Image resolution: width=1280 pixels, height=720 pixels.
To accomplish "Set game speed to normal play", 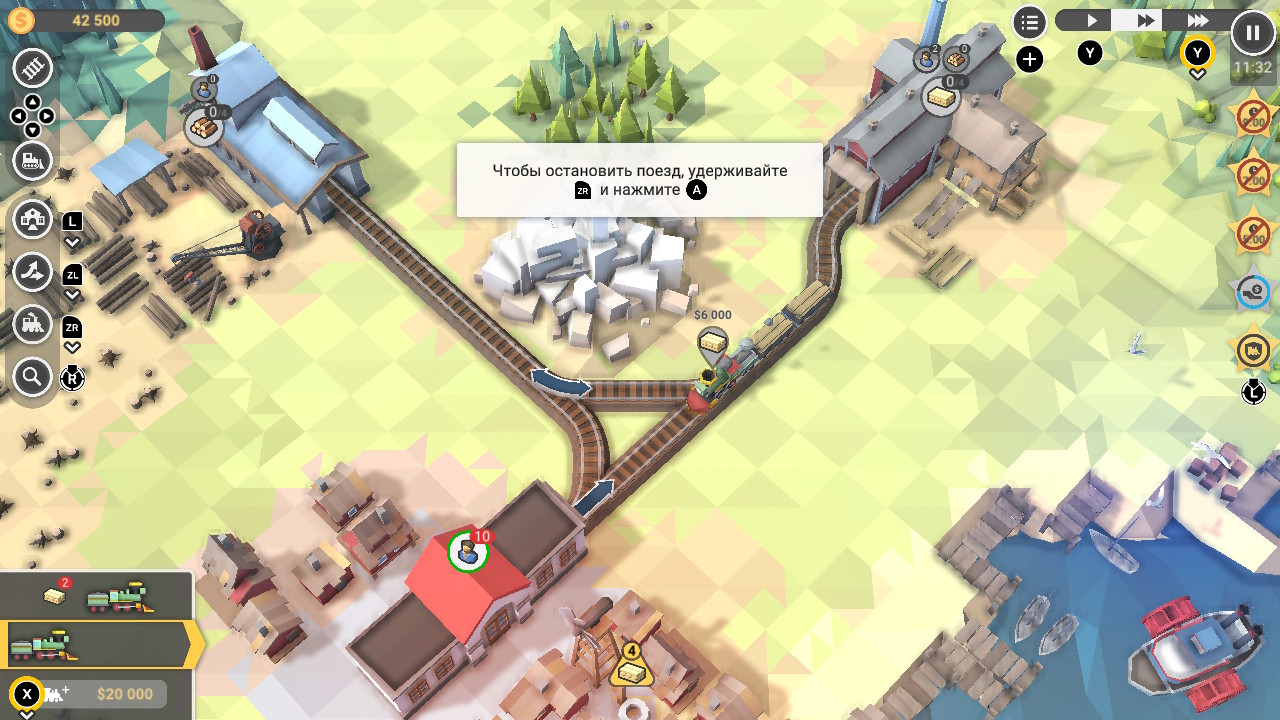I will point(1092,20).
